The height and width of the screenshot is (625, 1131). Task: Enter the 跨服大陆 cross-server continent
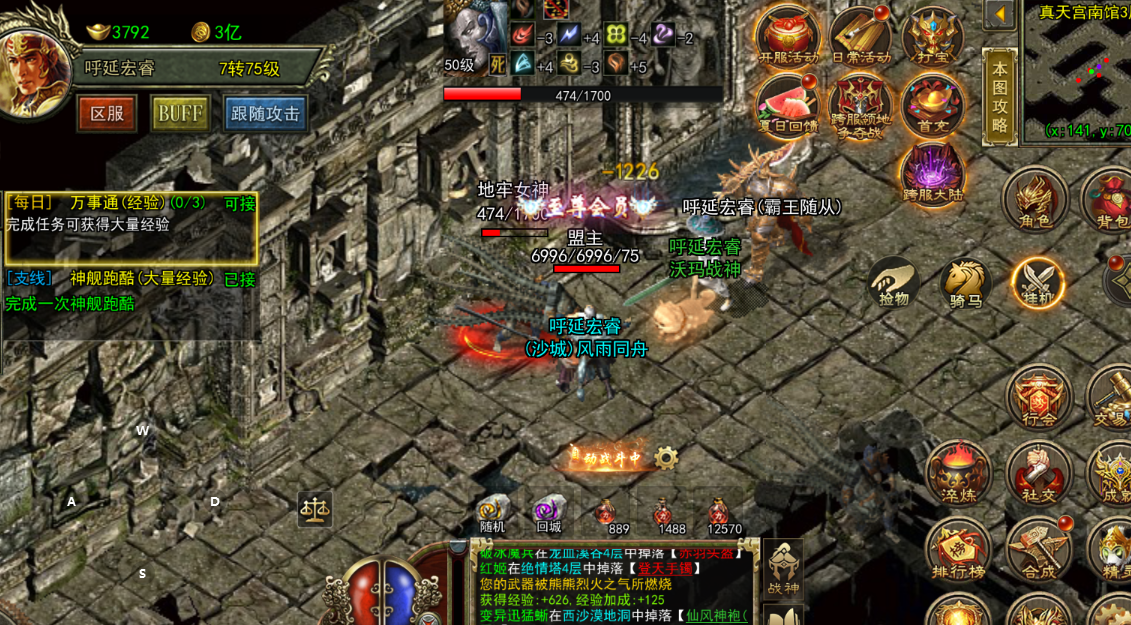click(931, 172)
